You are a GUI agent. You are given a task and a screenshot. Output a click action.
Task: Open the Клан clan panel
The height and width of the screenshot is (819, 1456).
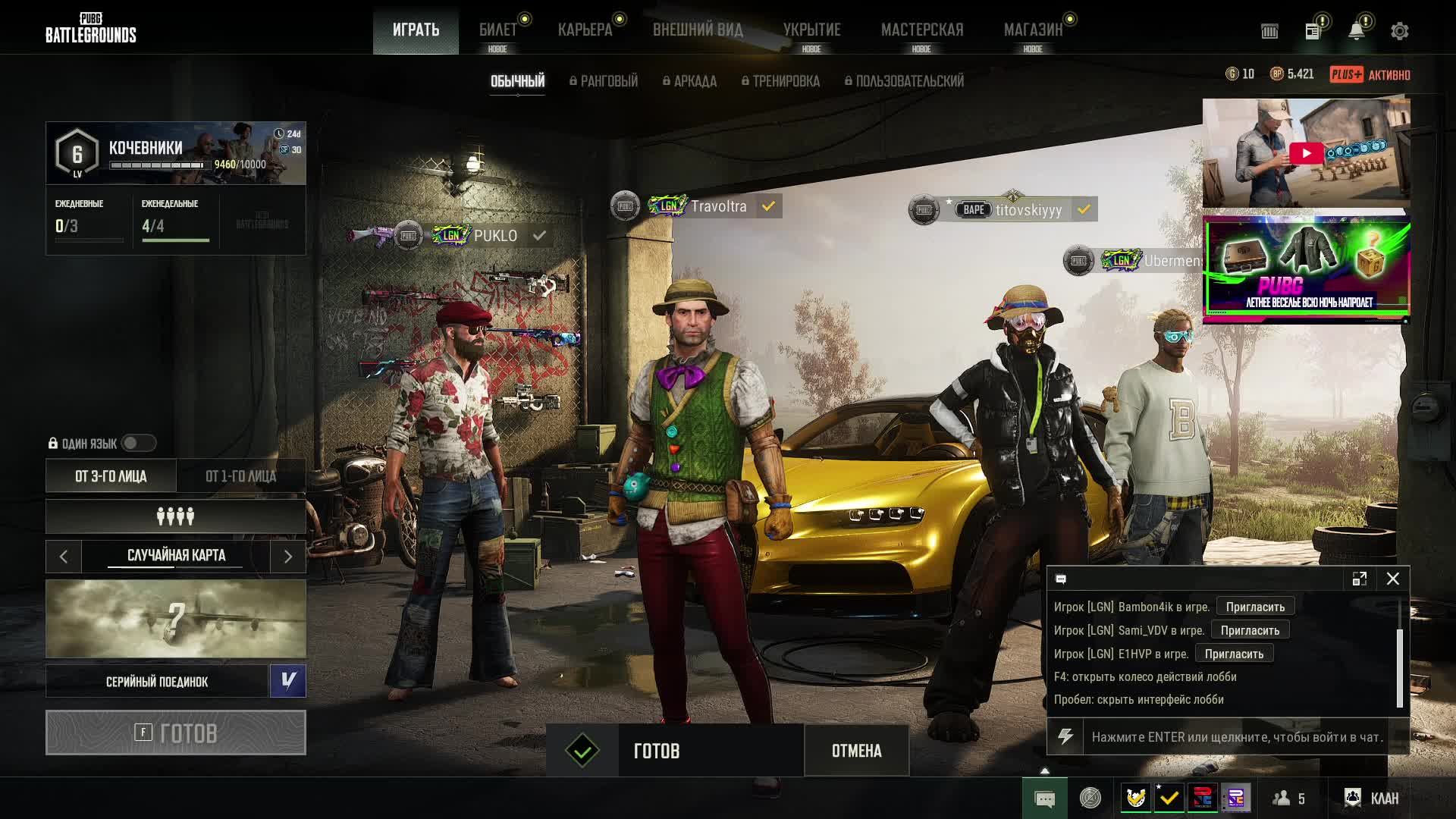pyautogui.click(x=1373, y=798)
